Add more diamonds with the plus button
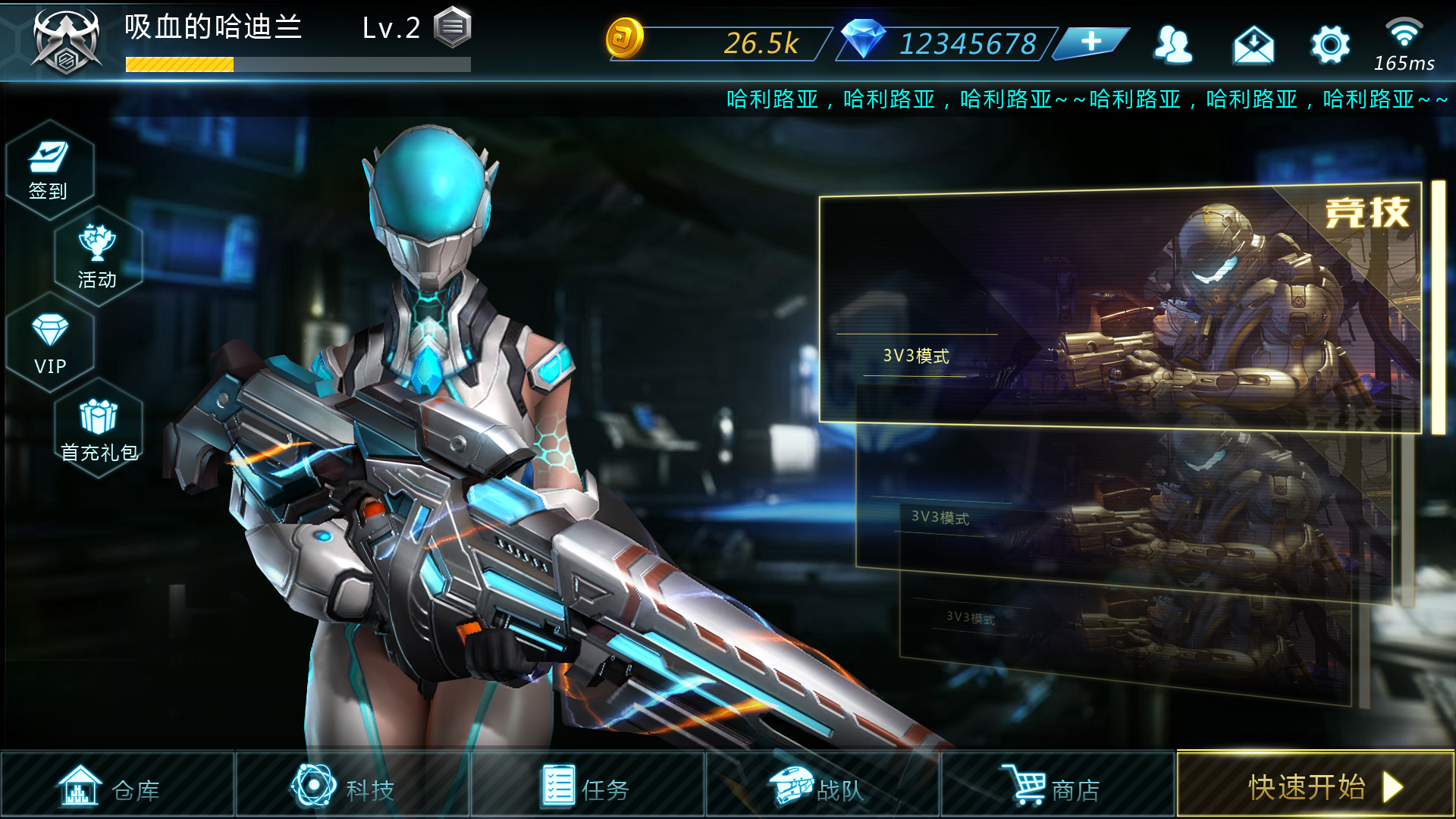This screenshot has width=1456, height=819. point(1090,42)
